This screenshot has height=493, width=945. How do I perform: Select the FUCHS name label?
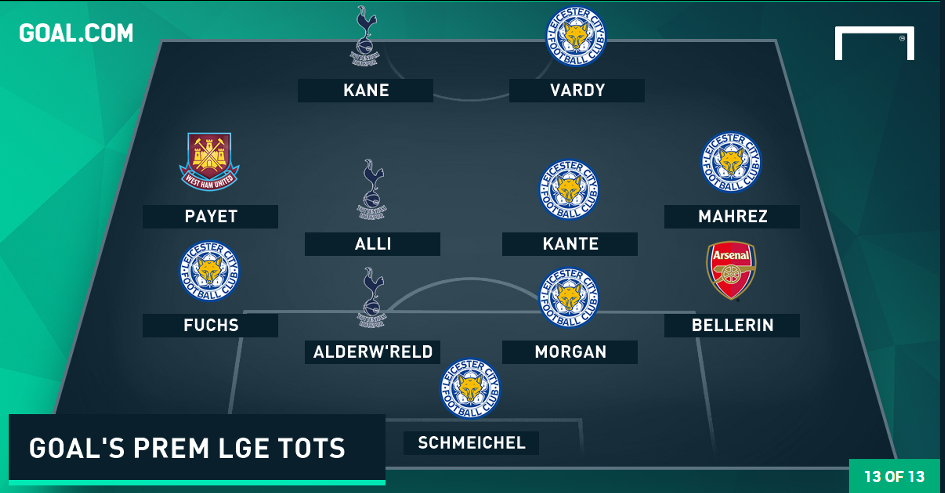pyautogui.click(x=210, y=325)
